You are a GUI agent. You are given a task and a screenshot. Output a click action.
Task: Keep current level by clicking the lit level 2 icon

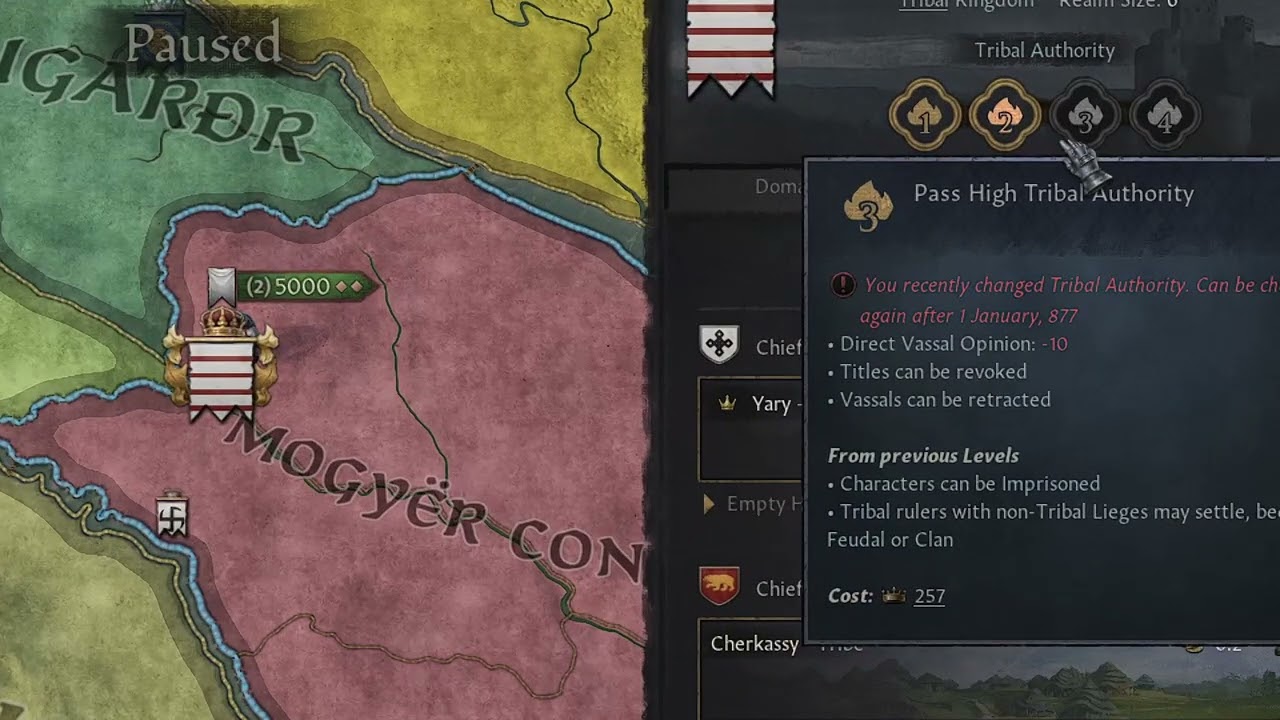point(1005,115)
